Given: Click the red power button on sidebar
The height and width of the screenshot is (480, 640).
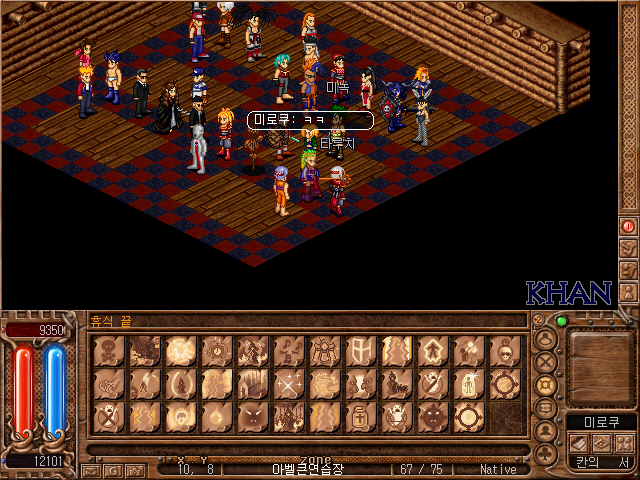Looking at the screenshot, I should tap(628, 226).
